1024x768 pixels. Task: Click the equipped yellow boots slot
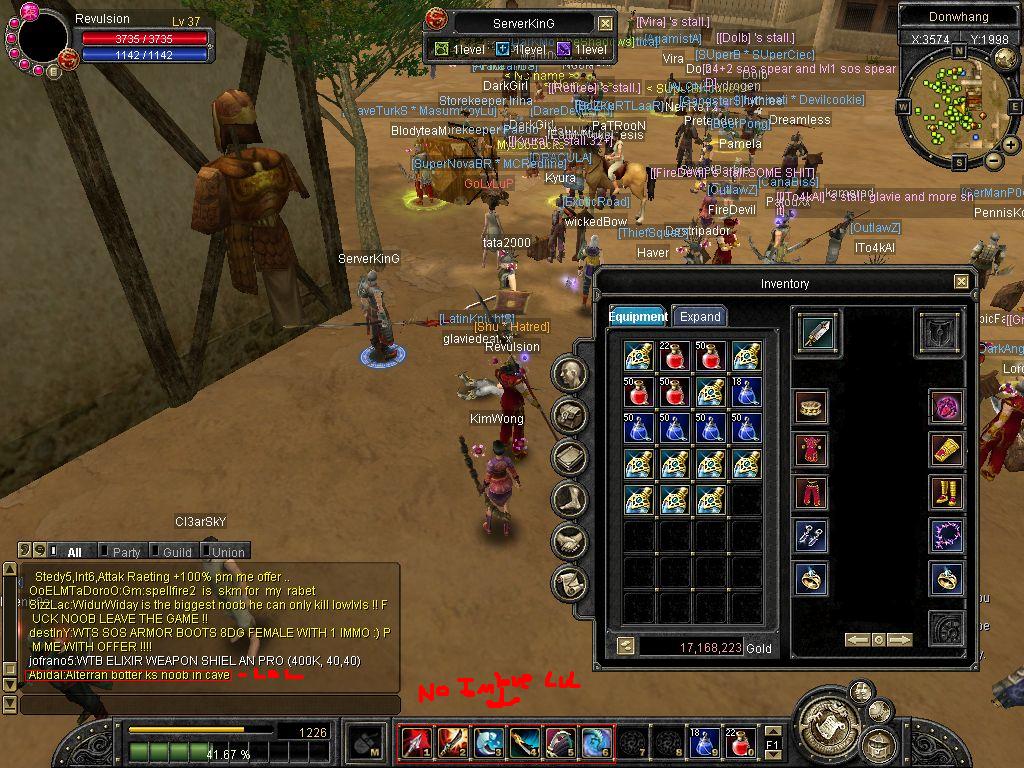click(x=946, y=493)
